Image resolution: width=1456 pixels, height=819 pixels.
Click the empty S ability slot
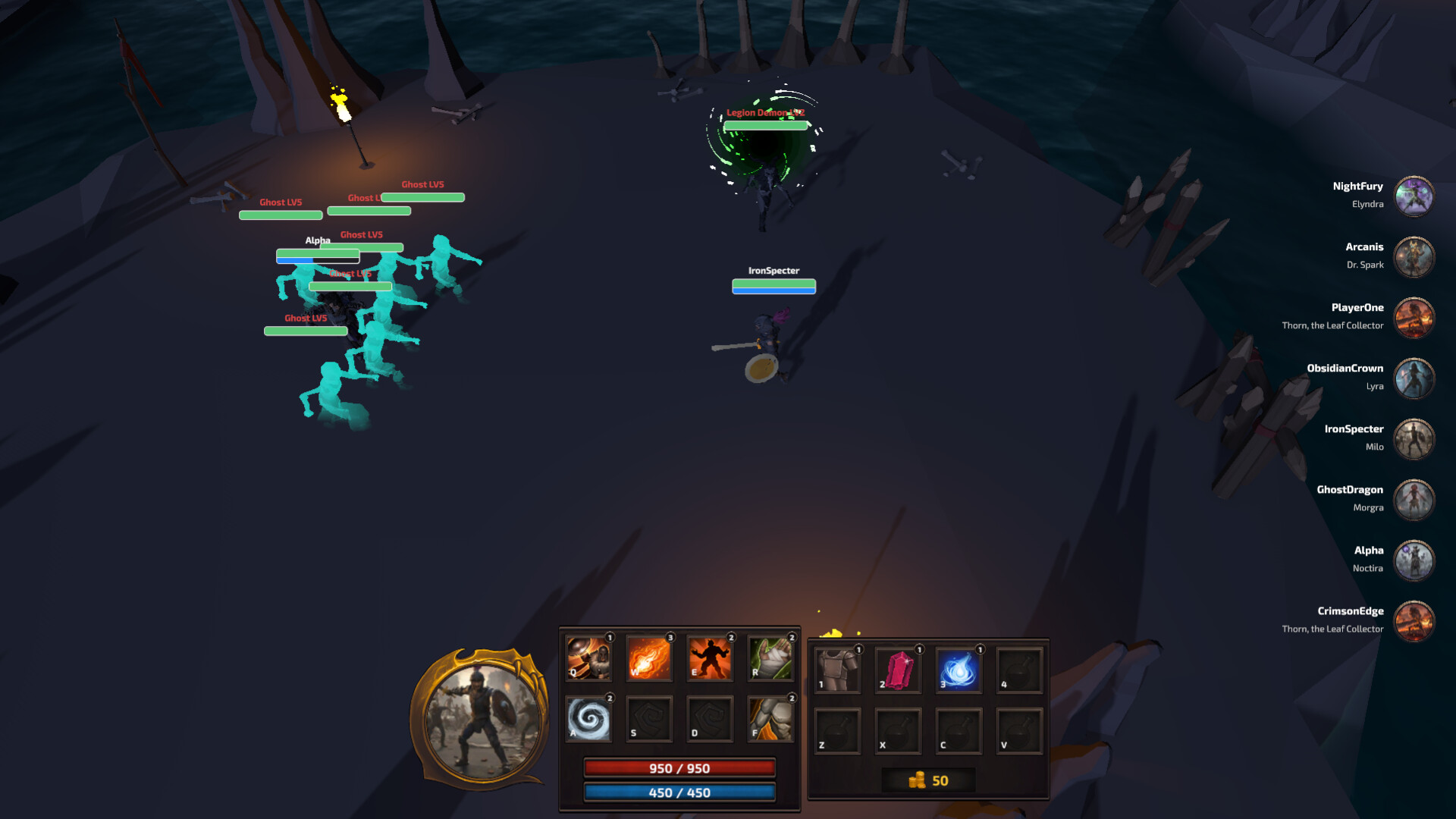pos(649,719)
